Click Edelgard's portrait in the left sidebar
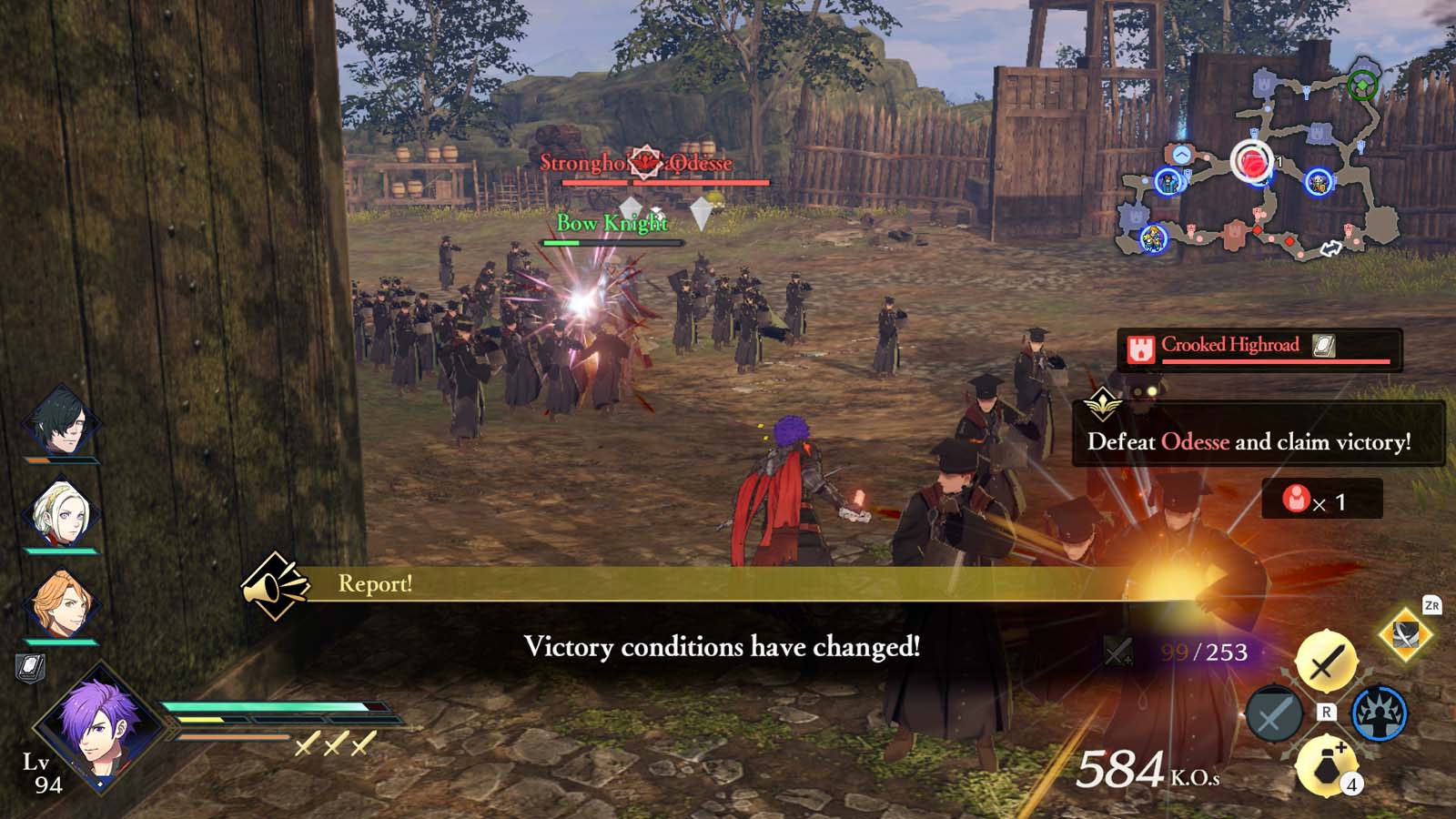 coord(62,510)
